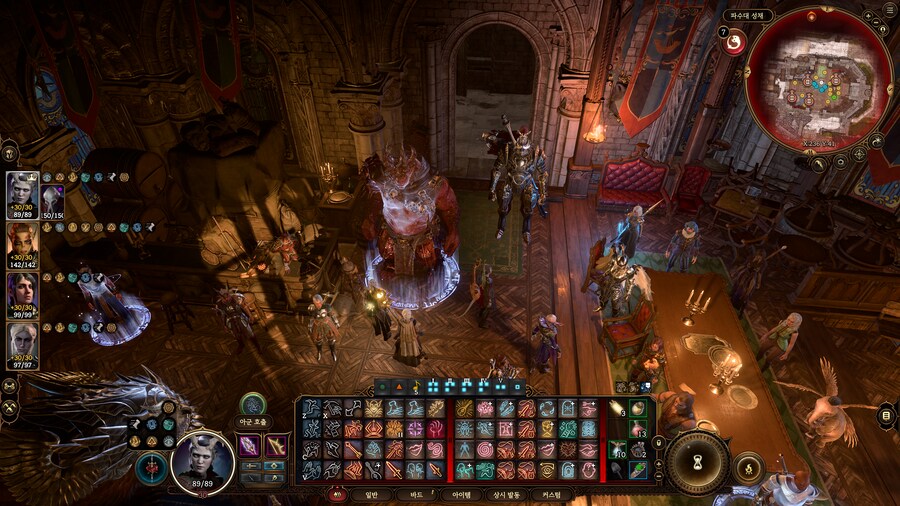900x506 pixels.
Task: Select the purple-haired party member portrait
Action: [x=22, y=290]
